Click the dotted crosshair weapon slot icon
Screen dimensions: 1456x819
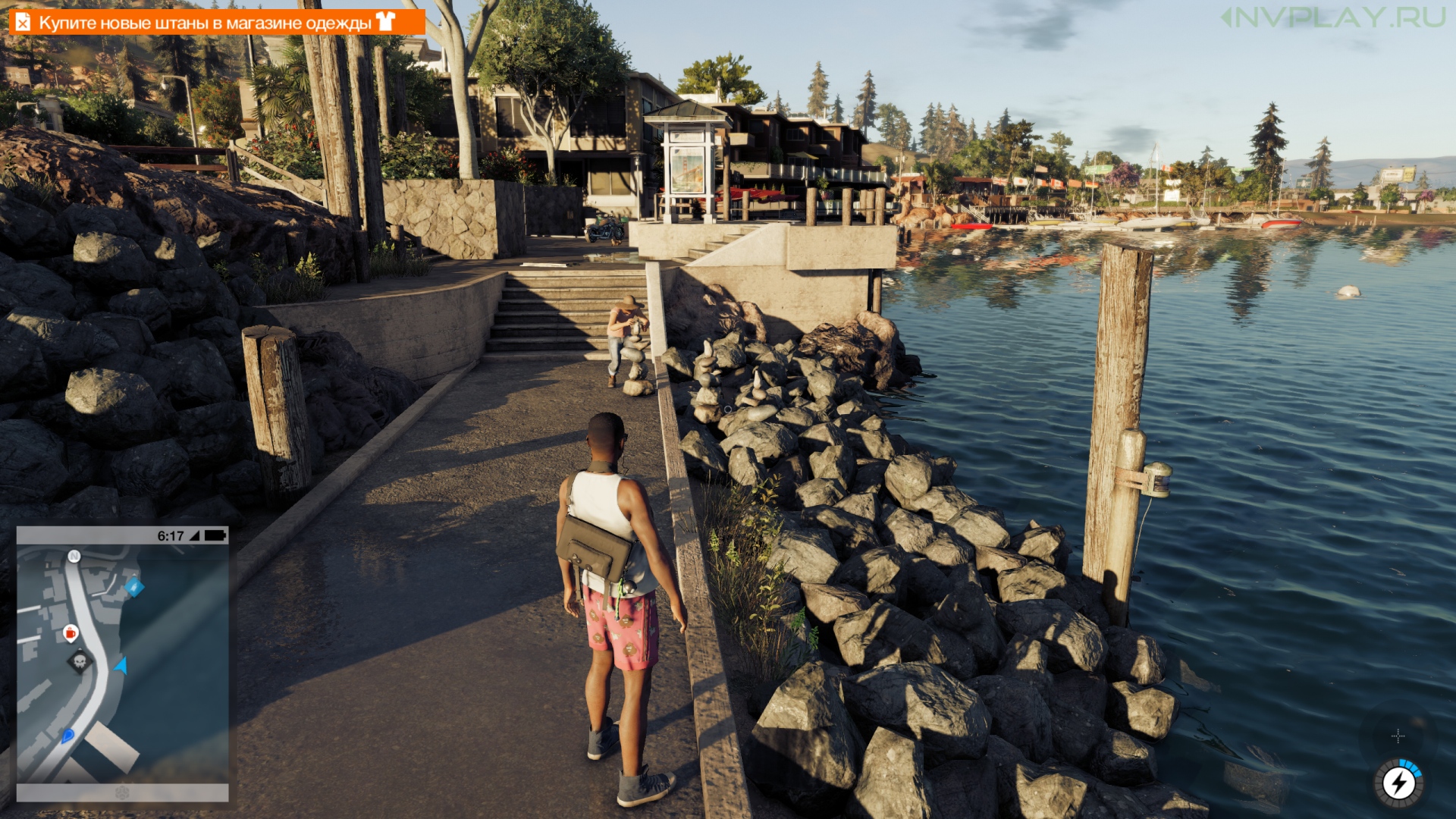pyautogui.click(x=1398, y=736)
